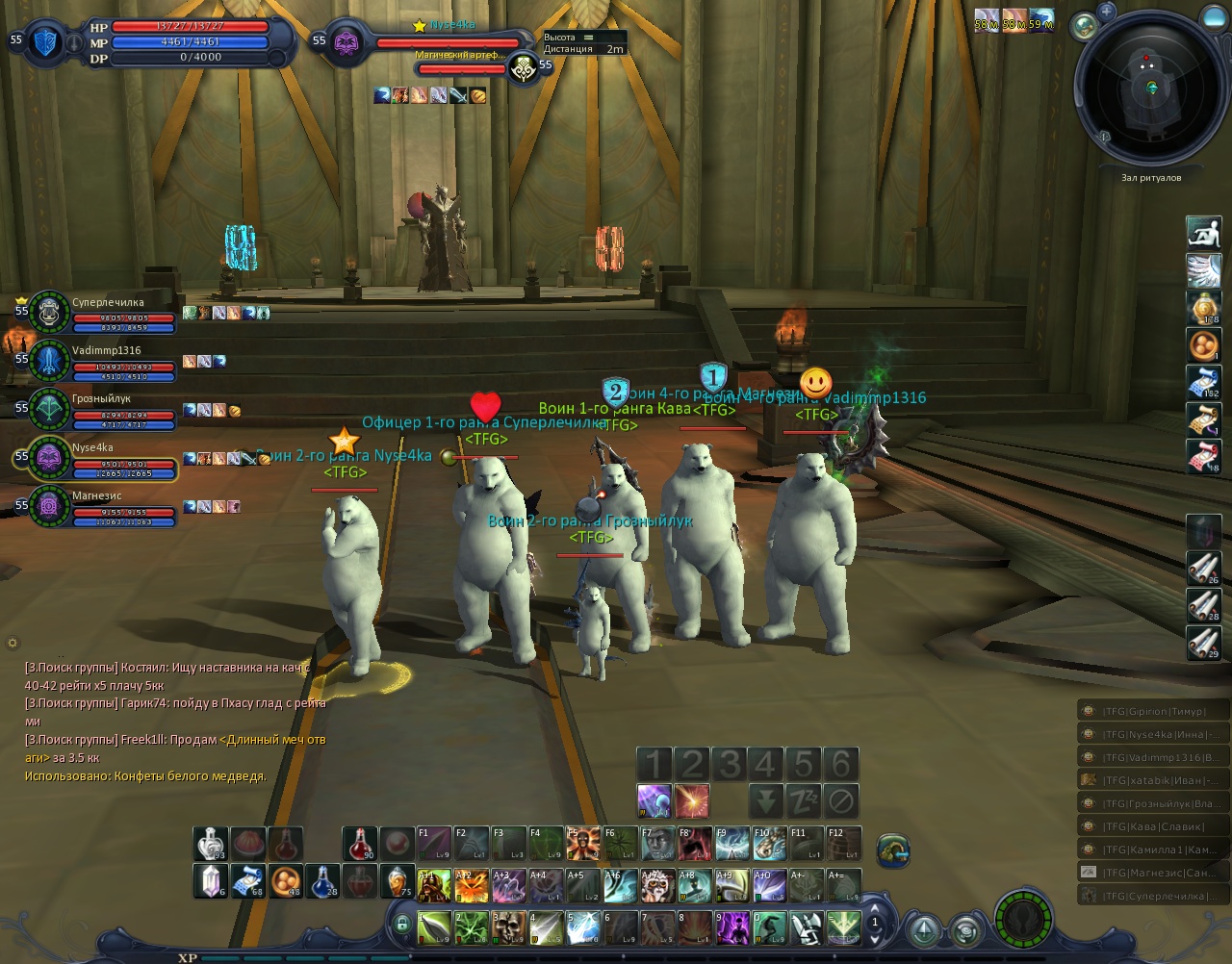The width and height of the screenshot is (1232, 964).
Task: Use the white crystal item slot
Action: click(210, 880)
